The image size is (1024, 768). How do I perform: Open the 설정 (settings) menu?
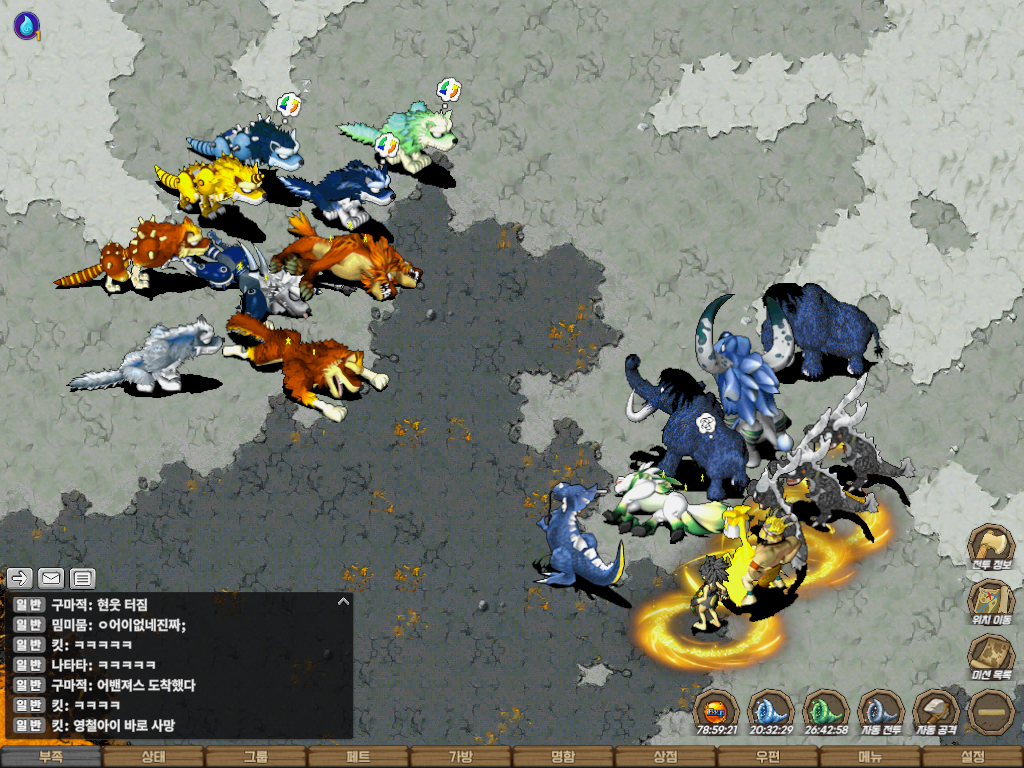coord(972,757)
